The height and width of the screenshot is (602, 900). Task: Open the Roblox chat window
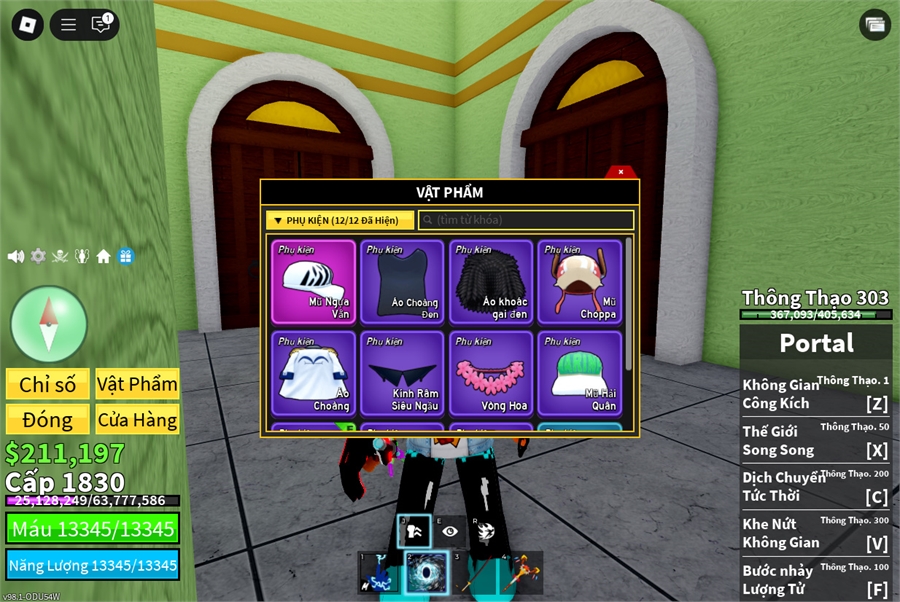pos(101,25)
